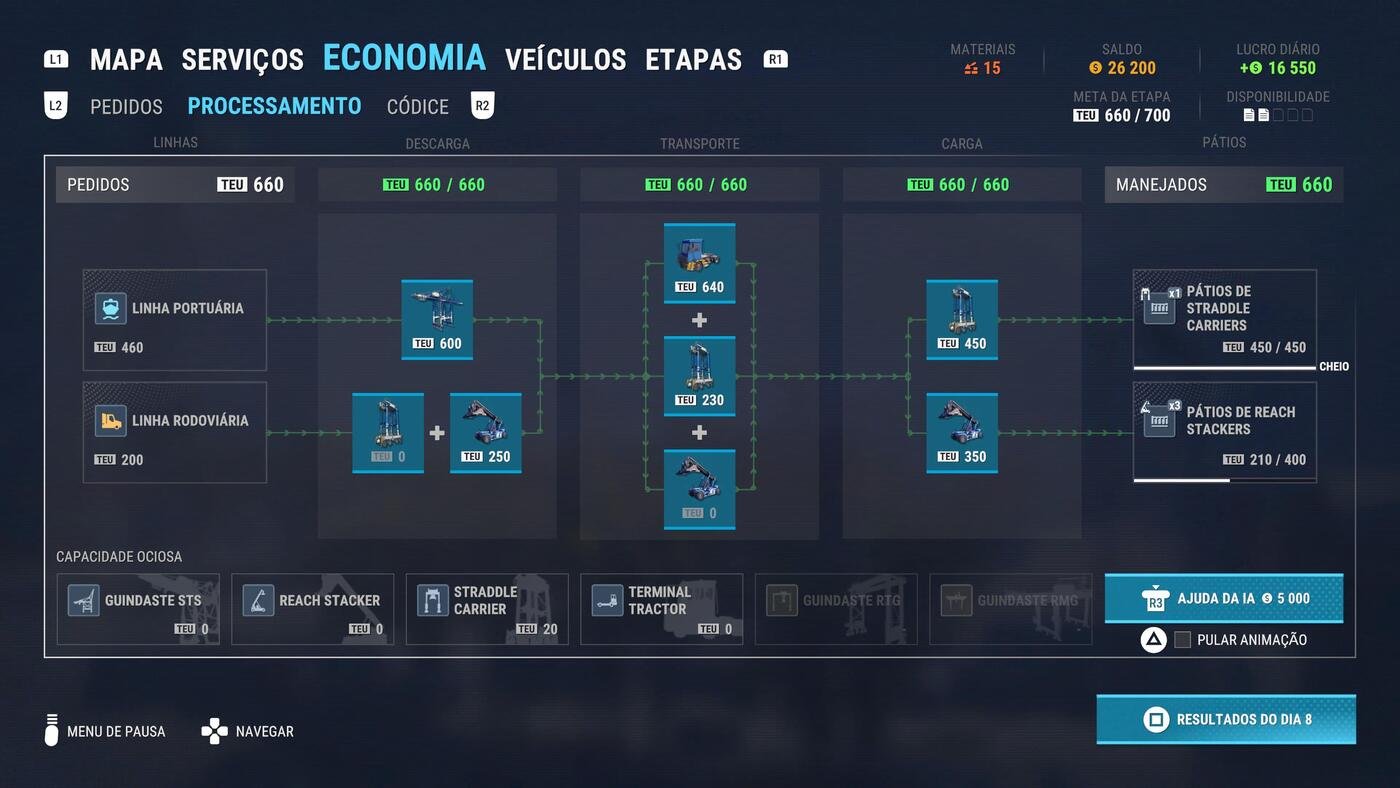This screenshot has height=788, width=1400.
Task: Go to the VEÍCULOS tab
Action: click(565, 60)
